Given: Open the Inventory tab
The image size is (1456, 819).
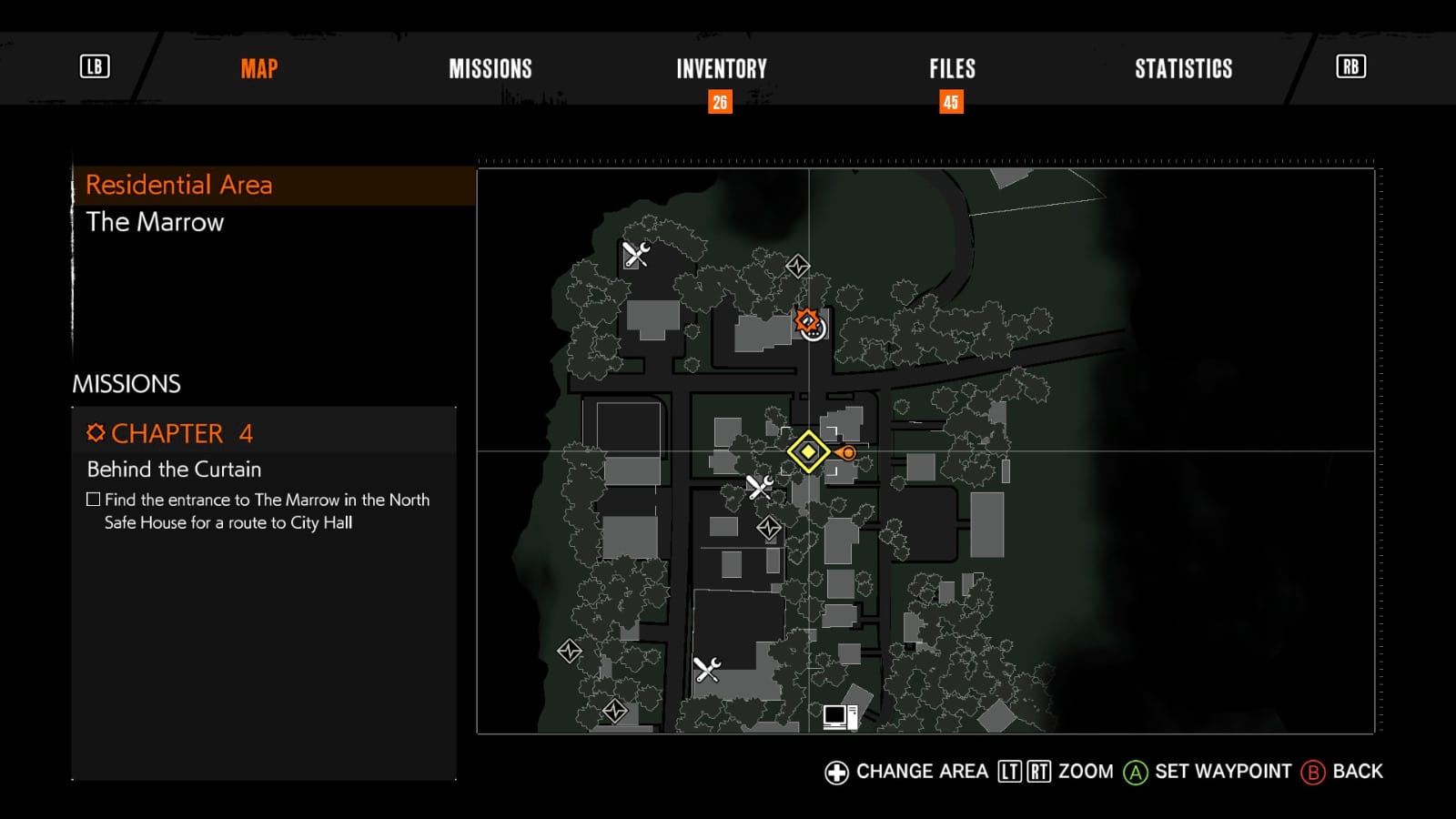Looking at the screenshot, I should (721, 69).
